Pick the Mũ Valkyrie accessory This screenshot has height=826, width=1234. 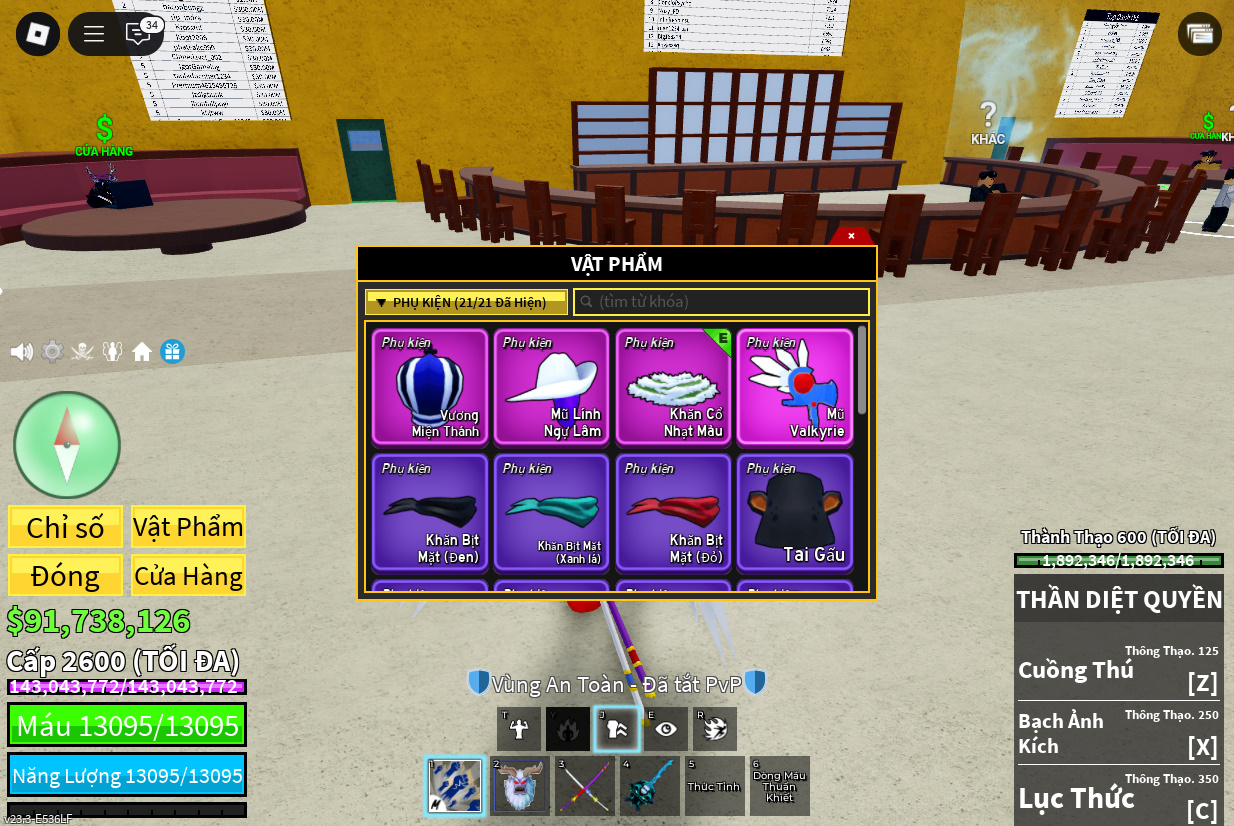pyautogui.click(x=795, y=386)
